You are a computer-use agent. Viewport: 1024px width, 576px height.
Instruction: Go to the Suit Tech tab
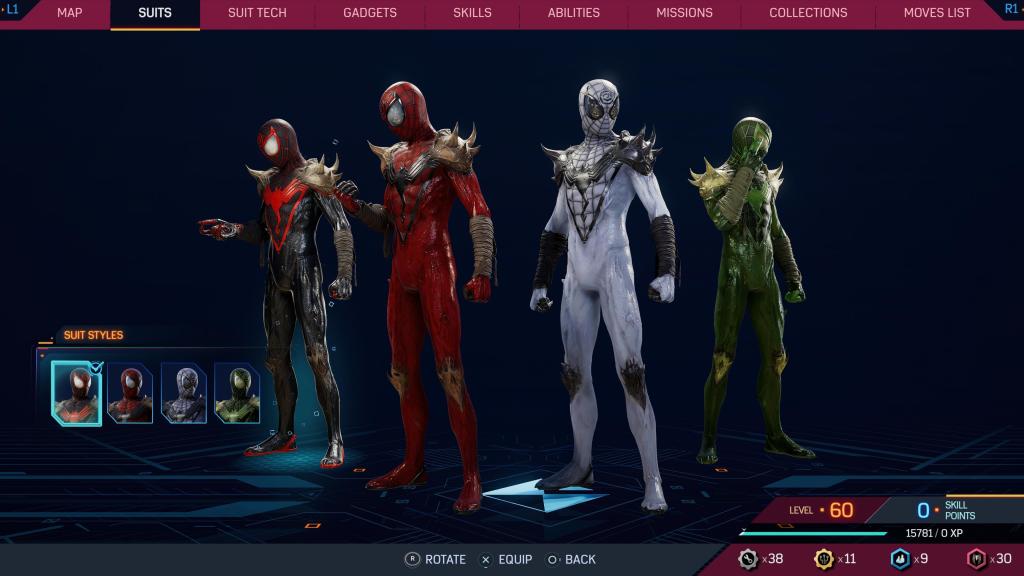[257, 13]
